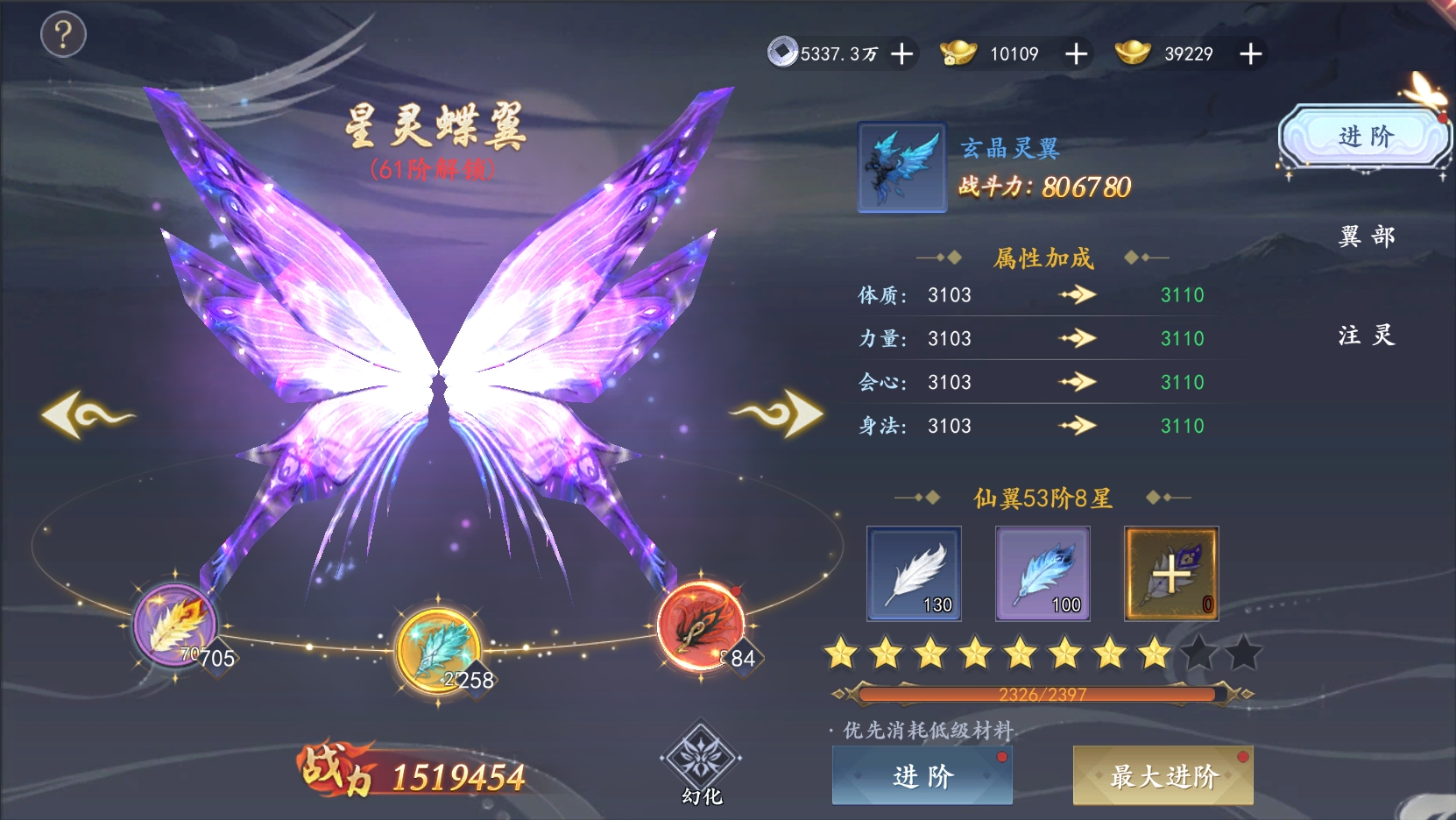Switch to the 注灵 tab
This screenshot has height=820, width=1456.
[x=1366, y=335]
